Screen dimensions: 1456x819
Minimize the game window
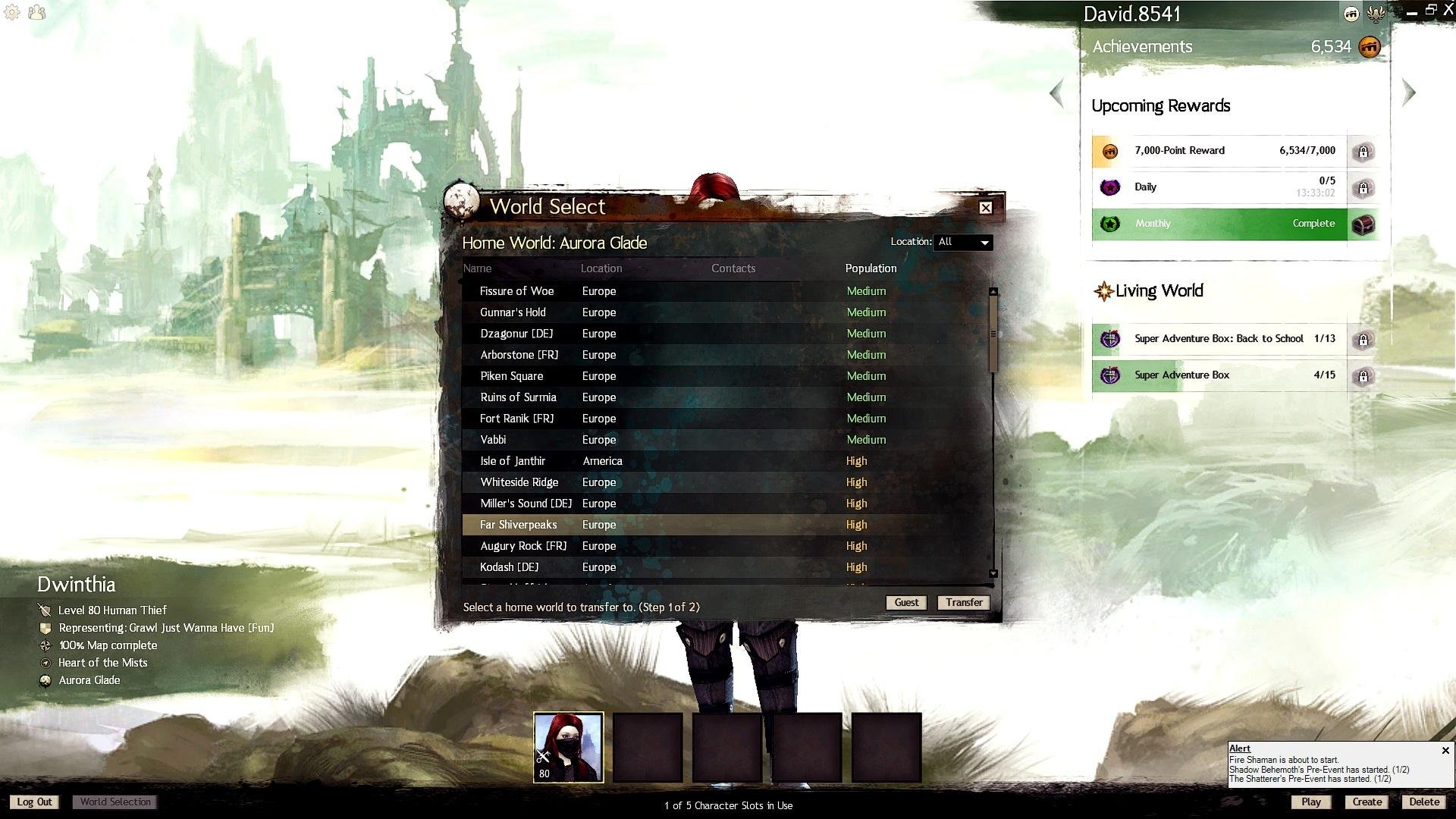(x=1411, y=12)
